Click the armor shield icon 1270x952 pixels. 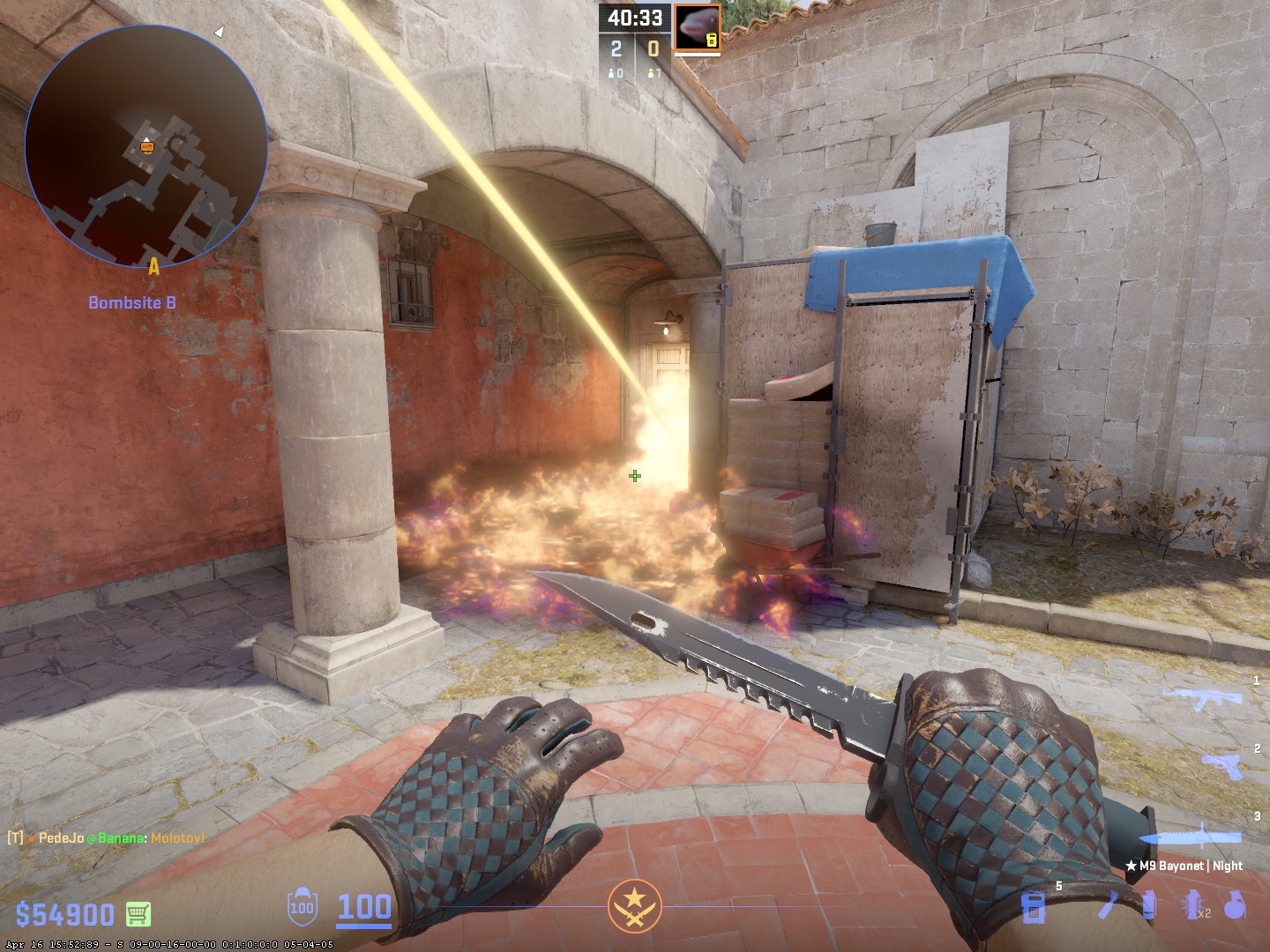tap(302, 907)
